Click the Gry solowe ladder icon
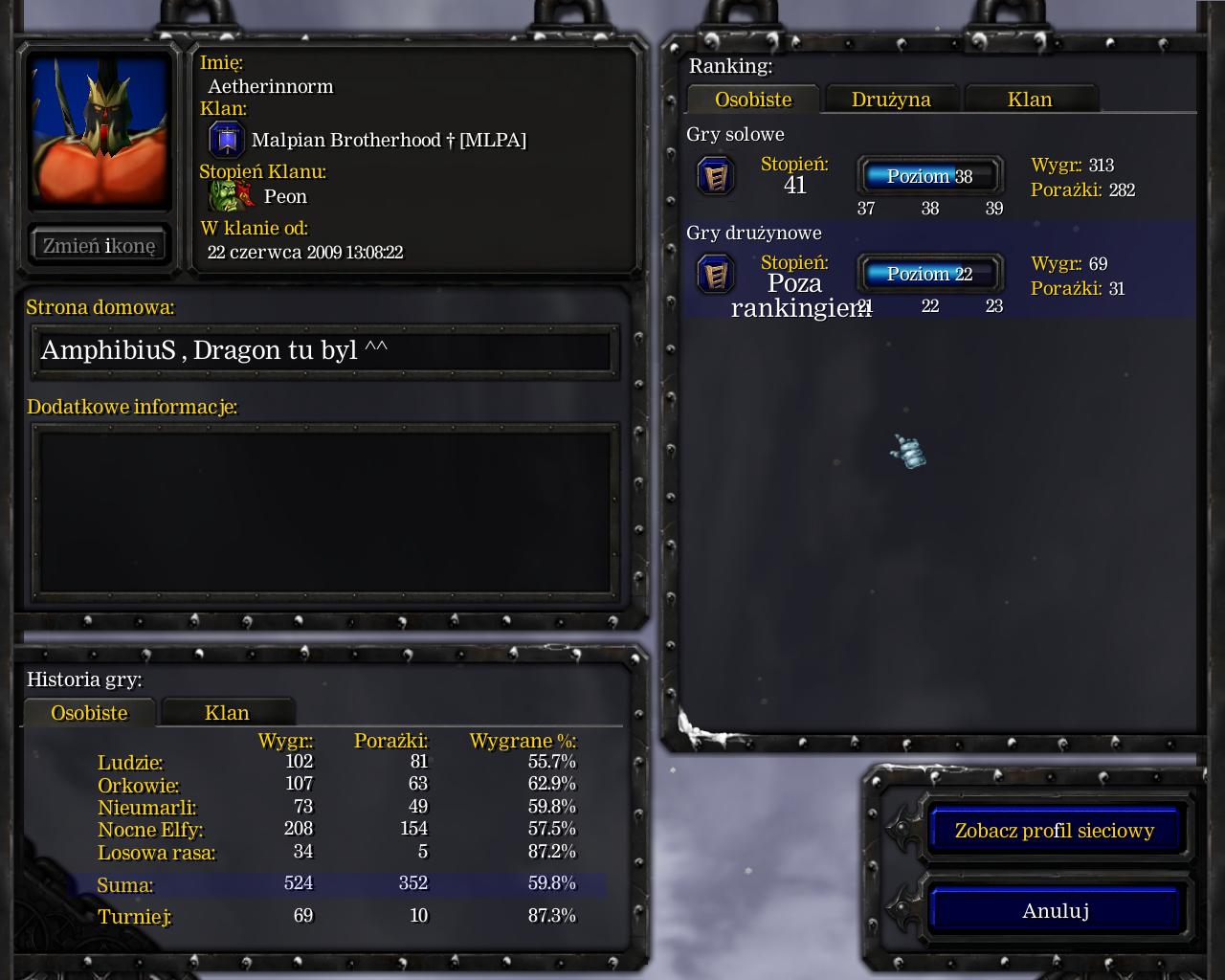 pos(715,176)
